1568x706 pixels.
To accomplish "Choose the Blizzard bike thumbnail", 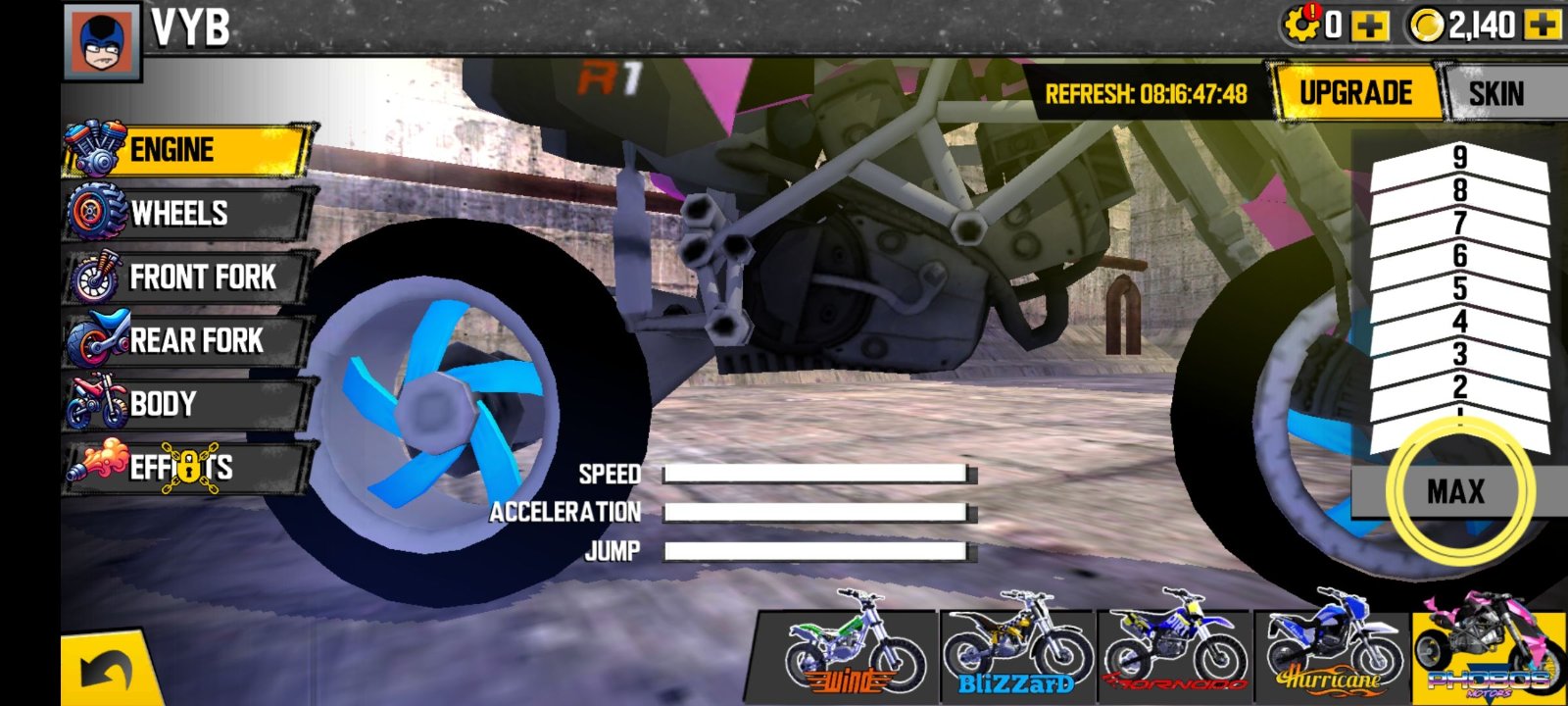I will (1015, 645).
